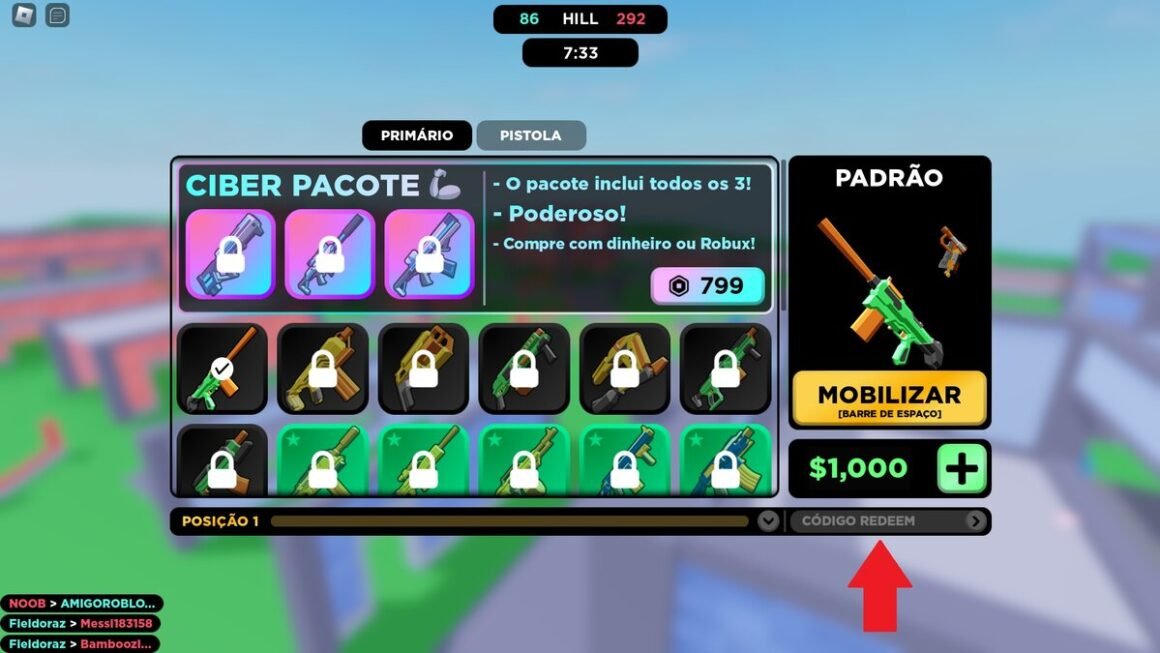Select the middle locked Ciber Pacote weapon
The height and width of the screenshot is (653, 1160).
click(x=329, y=254)
